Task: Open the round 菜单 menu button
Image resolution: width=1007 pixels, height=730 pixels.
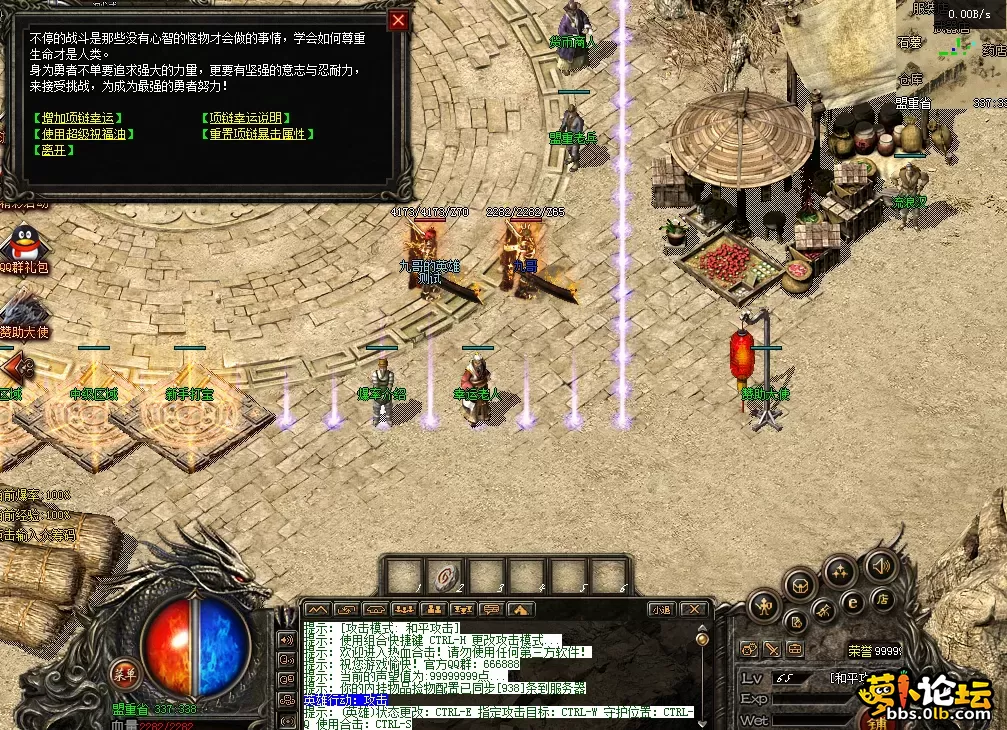Action: [x=127, y=673]
